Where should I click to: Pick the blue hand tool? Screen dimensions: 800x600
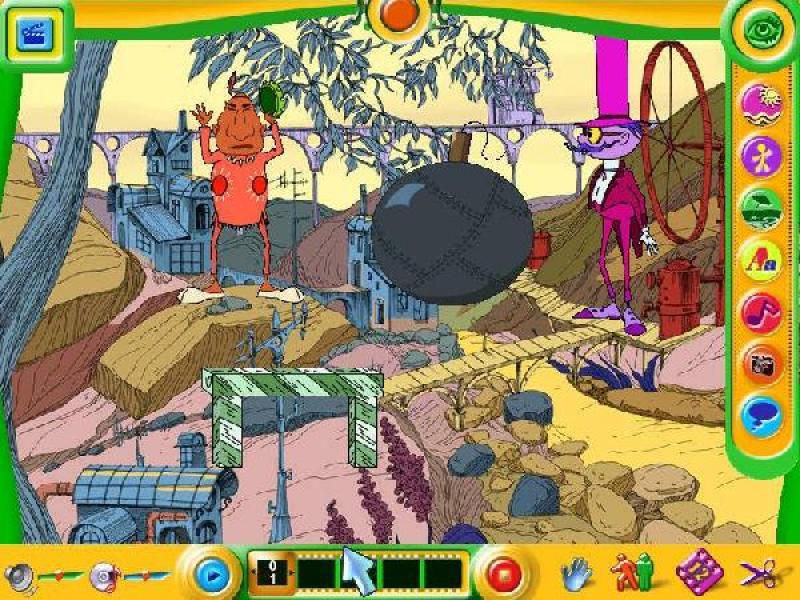[x=576, y=573]
